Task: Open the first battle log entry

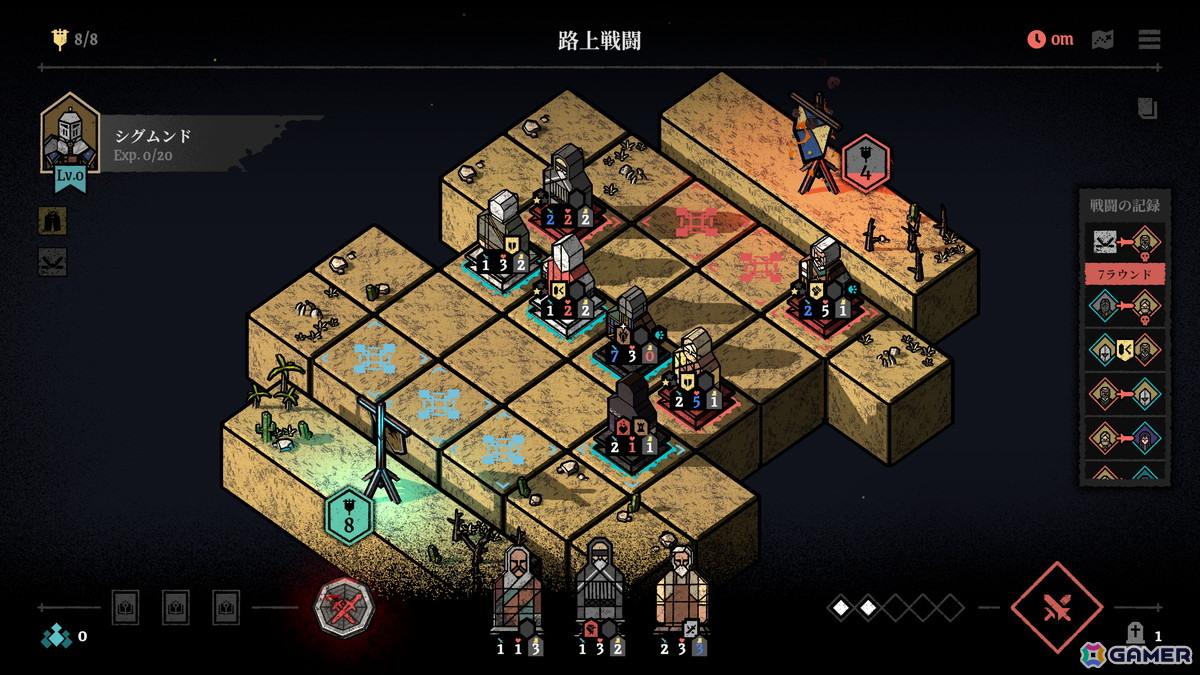Action: click(x=1125, y=243)
